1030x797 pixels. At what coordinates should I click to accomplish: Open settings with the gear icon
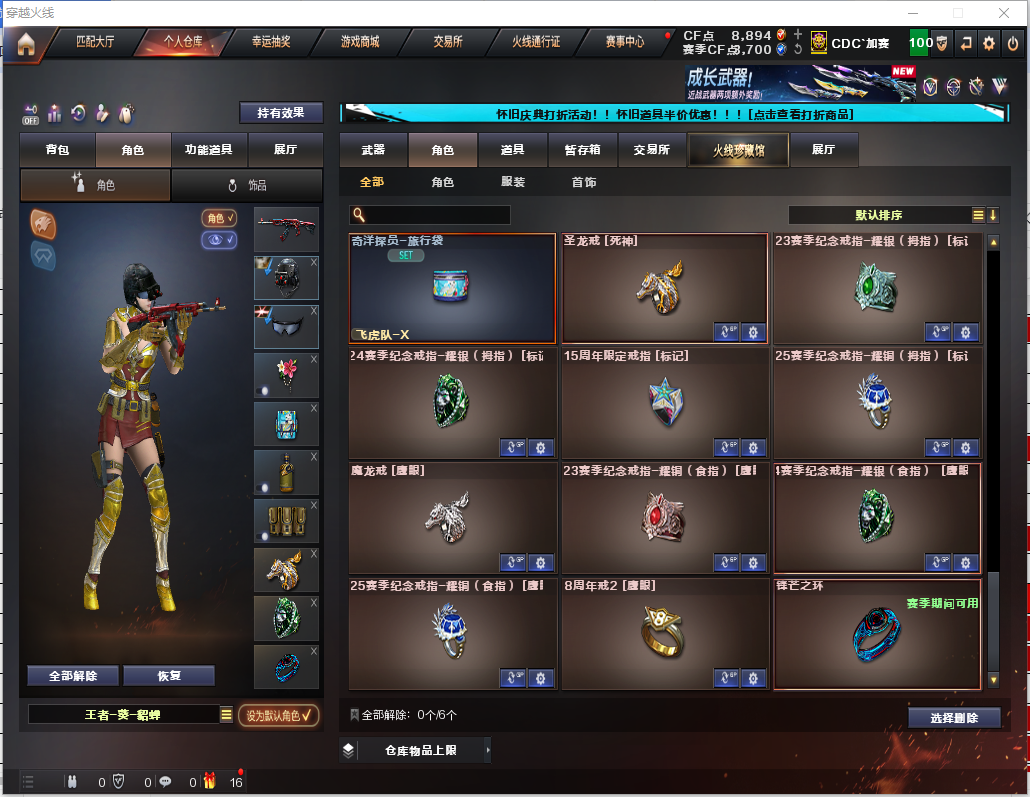[989, 43]
